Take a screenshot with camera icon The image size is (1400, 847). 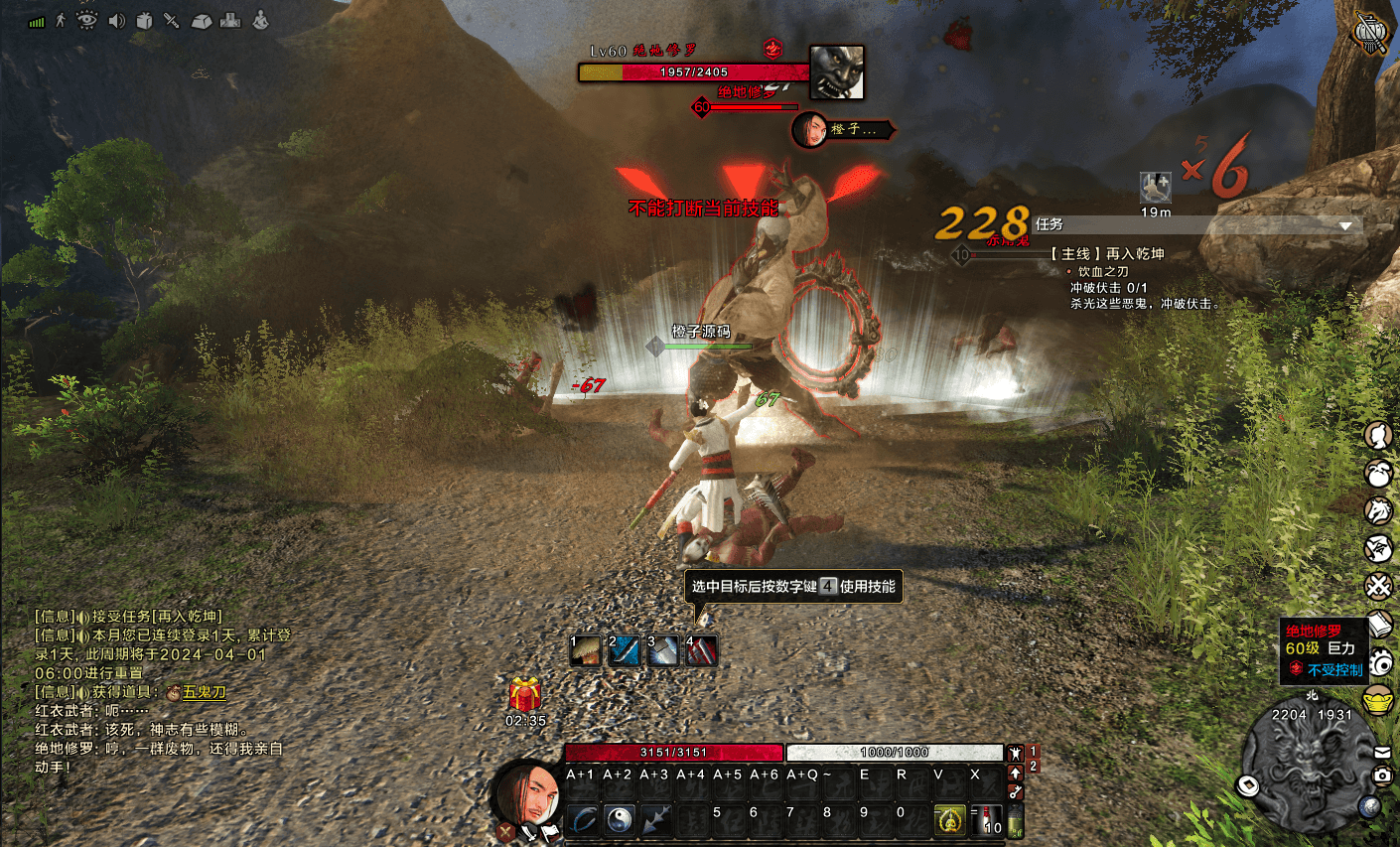click(1382, 775)
